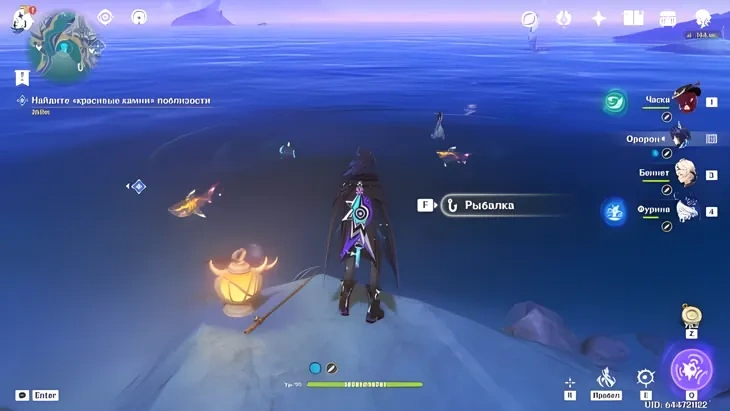Click the elemental sight eye icon

tap(106, 17)
